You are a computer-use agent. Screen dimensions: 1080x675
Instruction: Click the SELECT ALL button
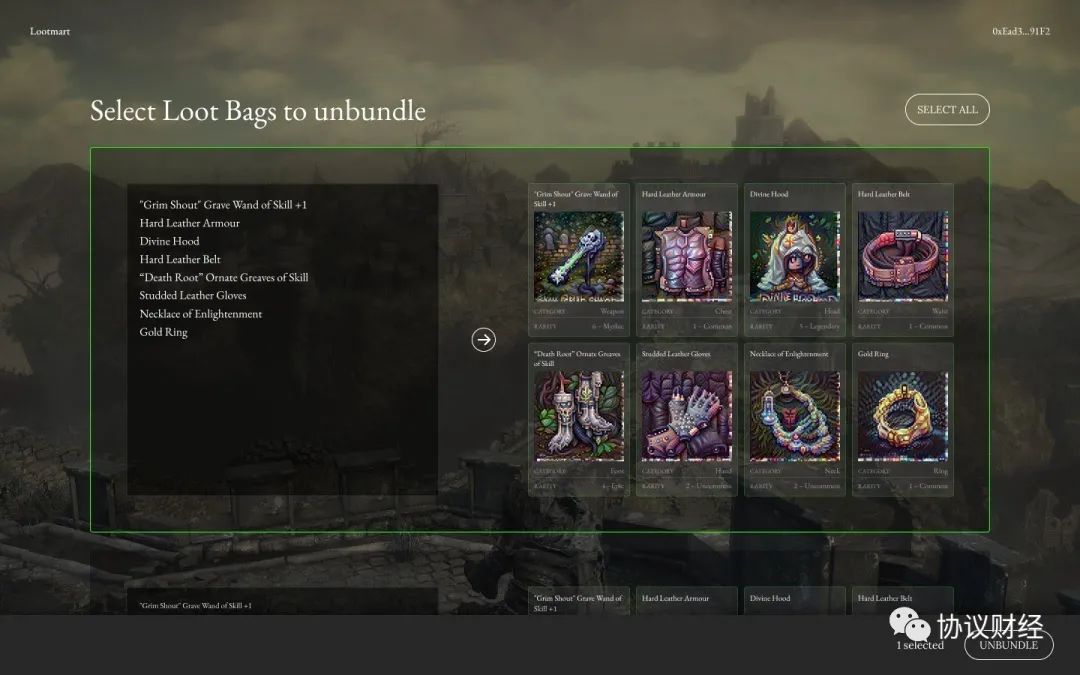click(x=946, y=110)
